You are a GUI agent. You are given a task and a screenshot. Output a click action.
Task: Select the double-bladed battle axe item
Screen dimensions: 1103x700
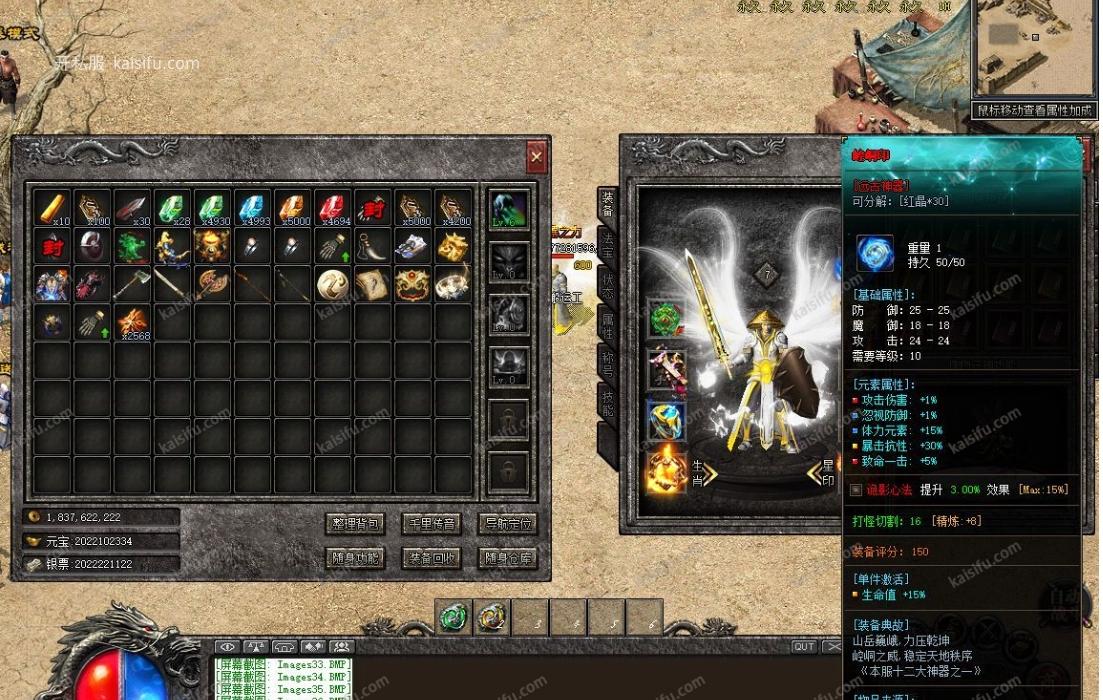tap(213, 284)
